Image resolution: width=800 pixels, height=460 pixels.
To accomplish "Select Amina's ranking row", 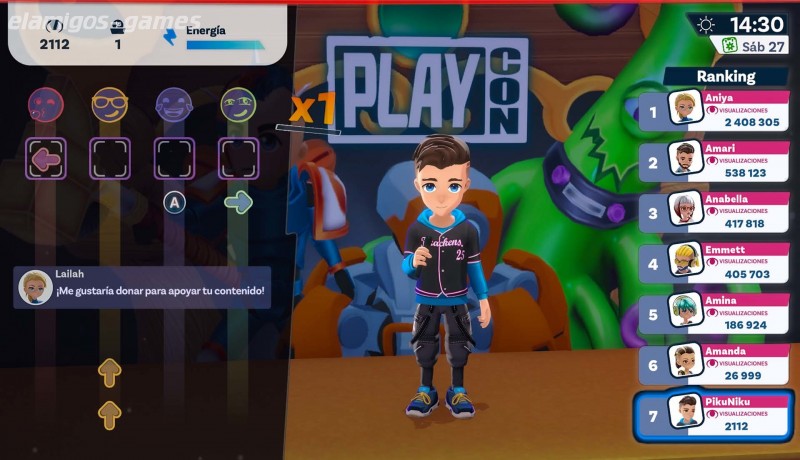I will click(714, 314).
